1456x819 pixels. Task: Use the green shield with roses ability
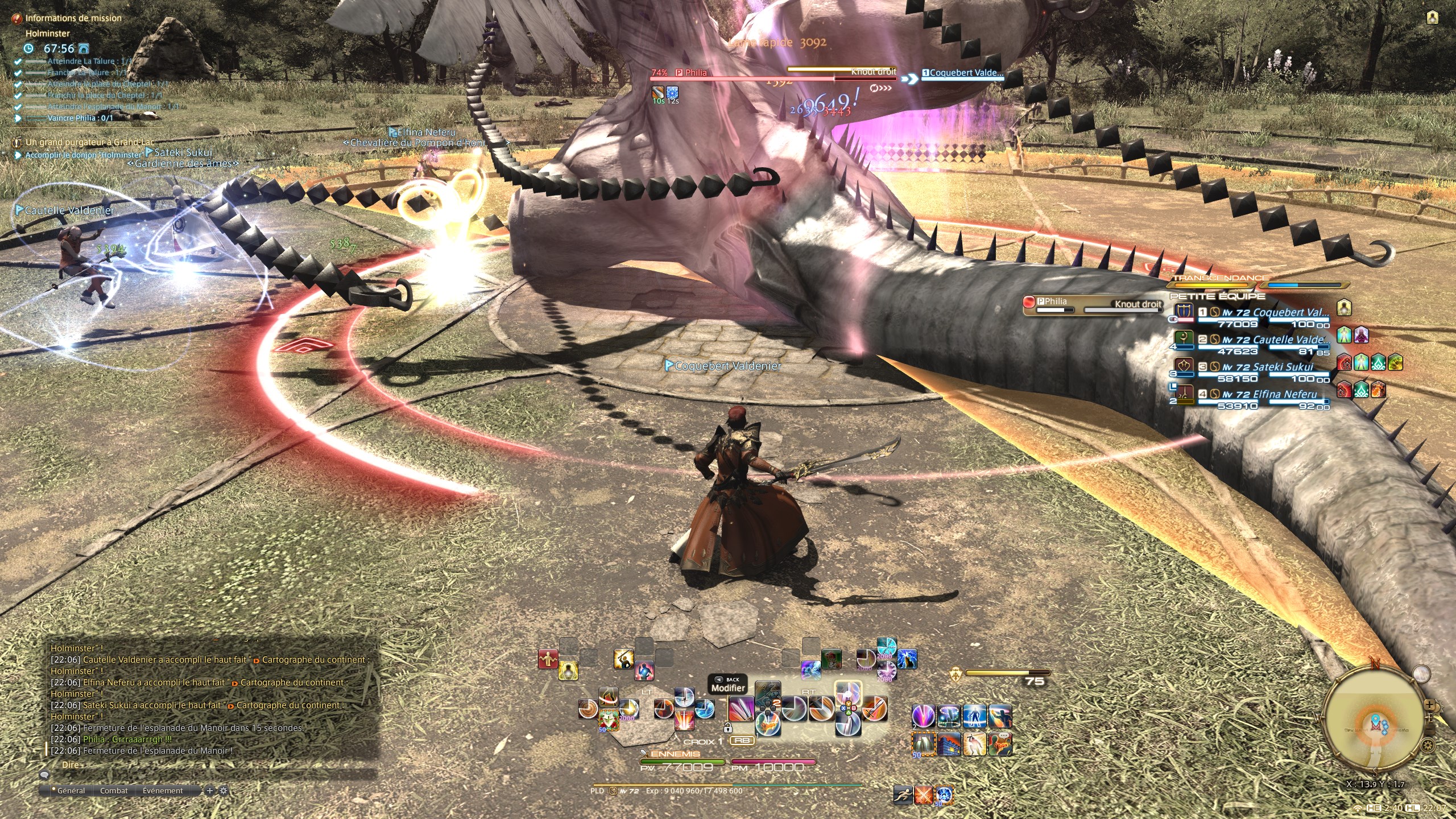coord(608,719)
